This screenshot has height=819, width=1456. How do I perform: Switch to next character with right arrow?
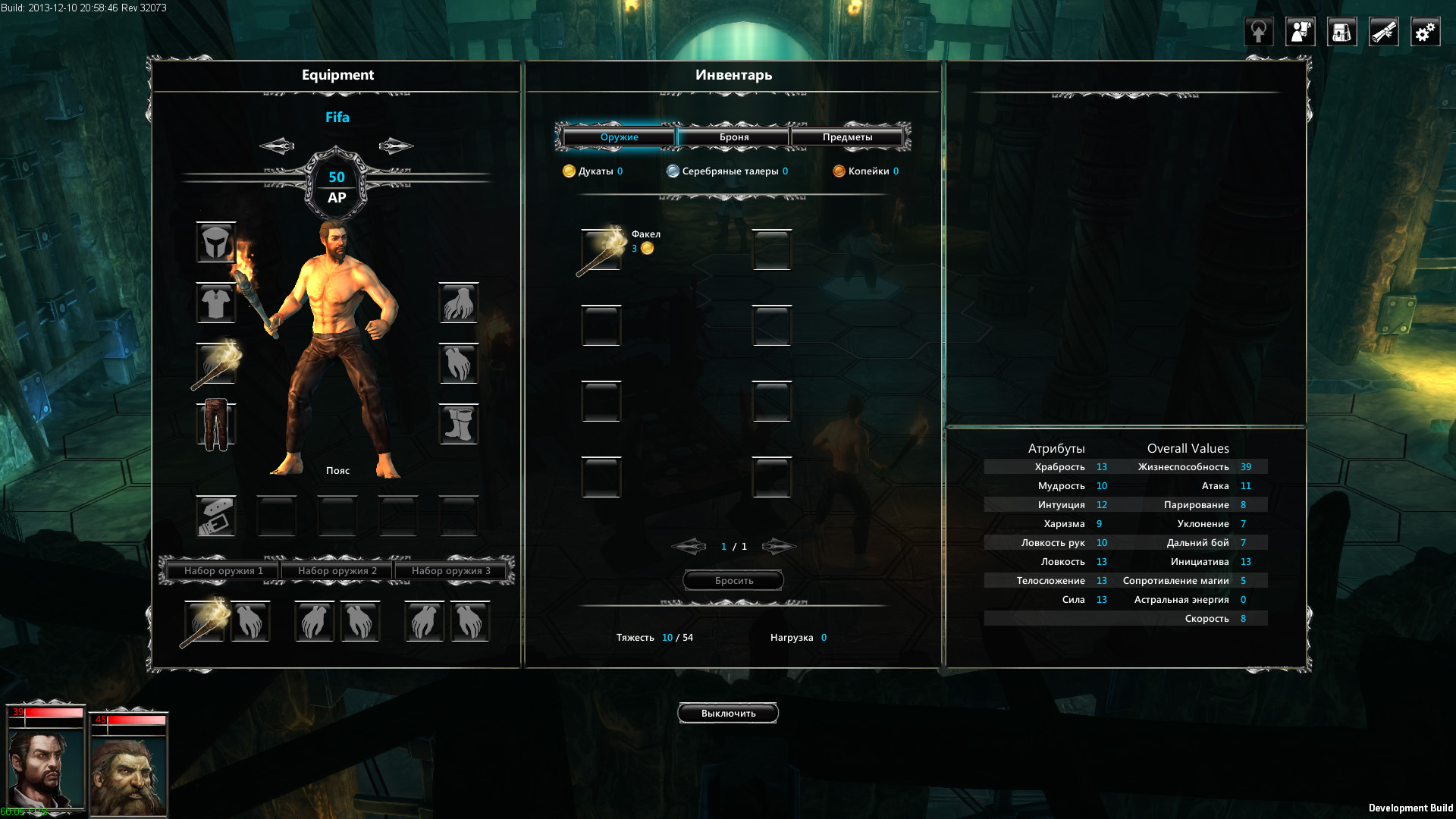(396, 146)
